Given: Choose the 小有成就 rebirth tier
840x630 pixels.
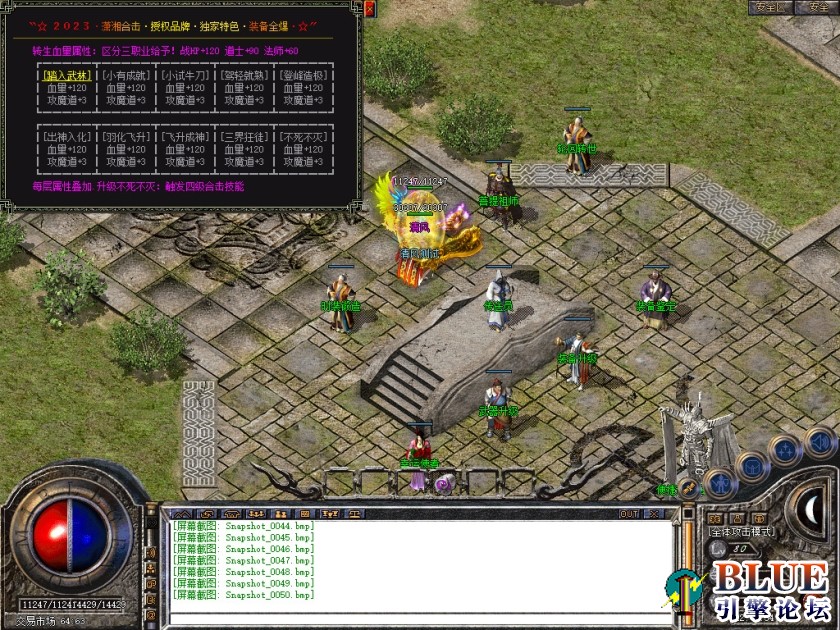Looking at the screenshot, I should point(125,75).
